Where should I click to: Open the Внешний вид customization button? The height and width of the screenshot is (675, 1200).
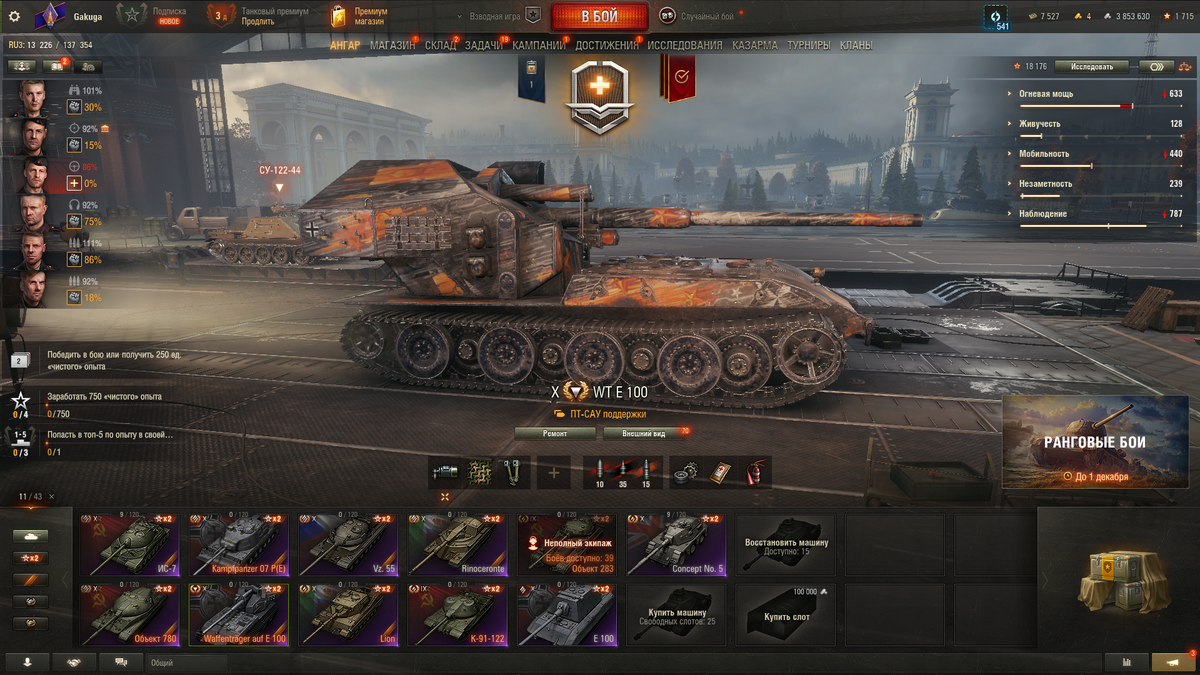(x=644, y=433)
